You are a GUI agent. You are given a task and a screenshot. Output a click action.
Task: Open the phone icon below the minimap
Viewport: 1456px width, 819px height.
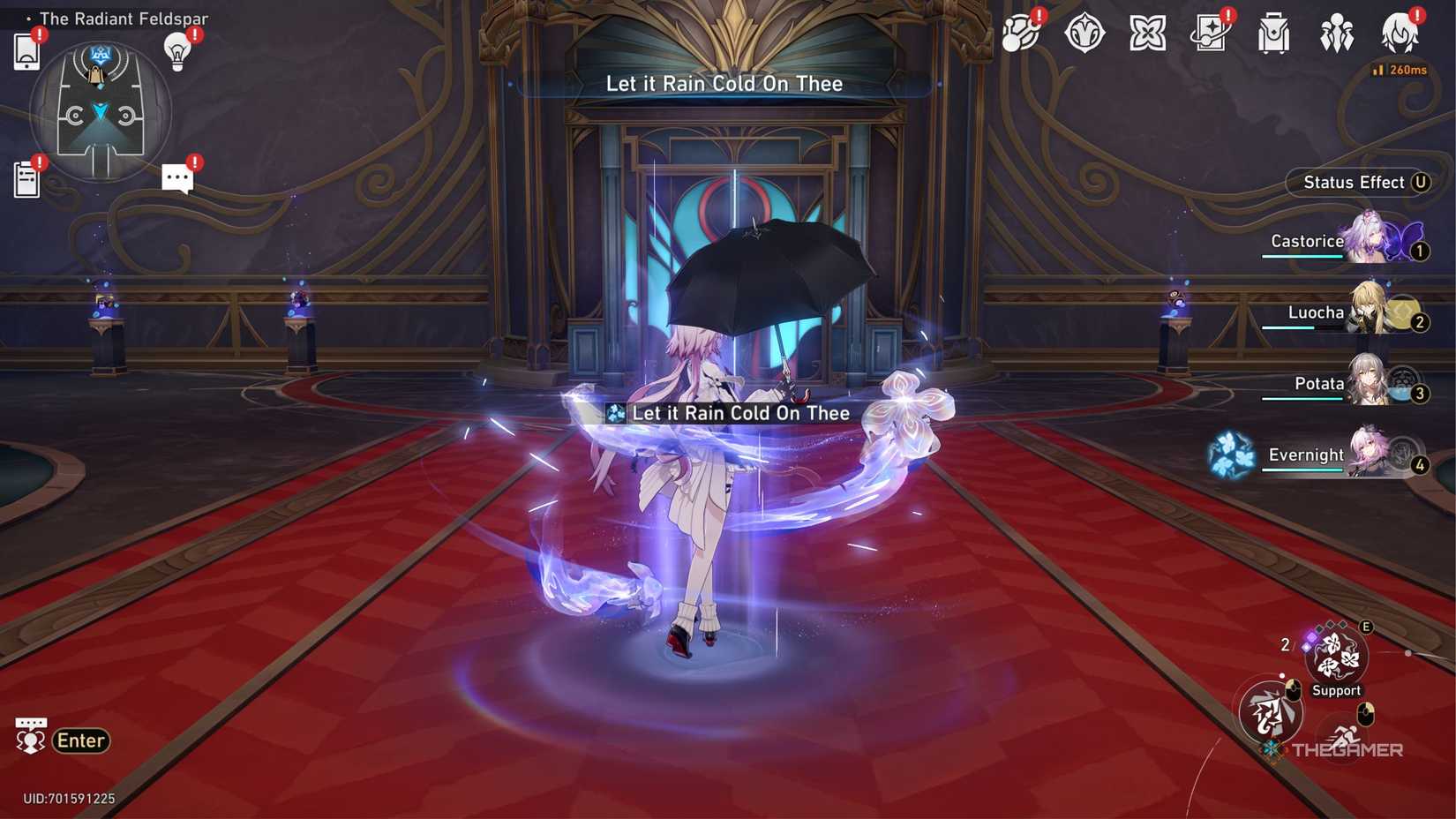[26, 50]
